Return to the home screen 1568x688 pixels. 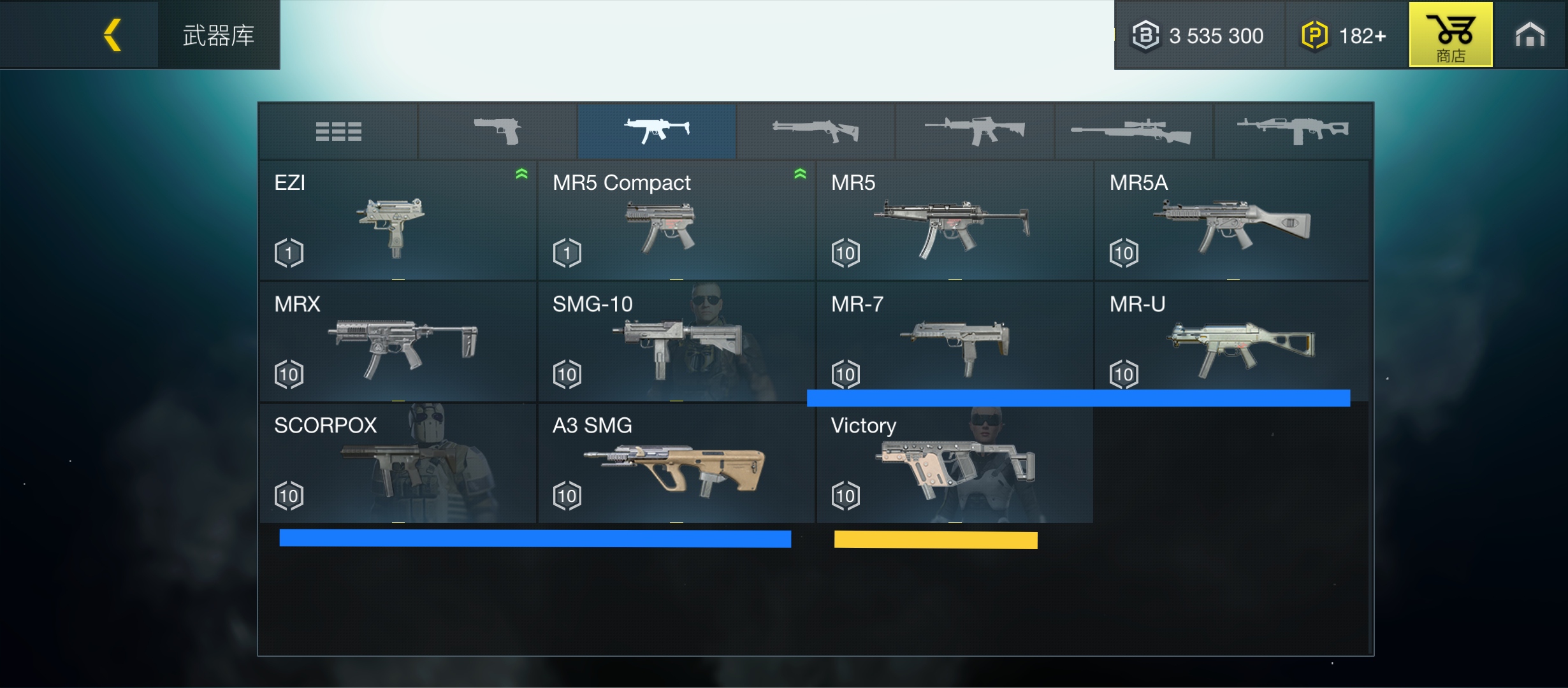point(1530,34)
